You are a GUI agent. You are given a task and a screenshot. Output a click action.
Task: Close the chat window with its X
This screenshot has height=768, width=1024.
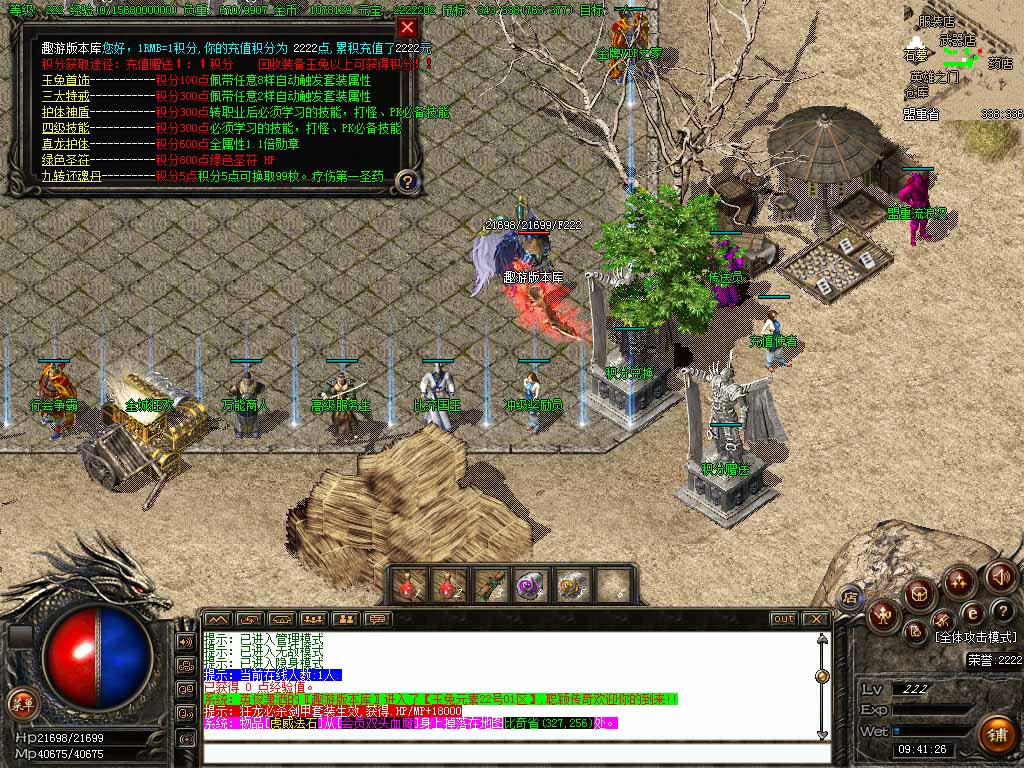click(x=817, y=619)
